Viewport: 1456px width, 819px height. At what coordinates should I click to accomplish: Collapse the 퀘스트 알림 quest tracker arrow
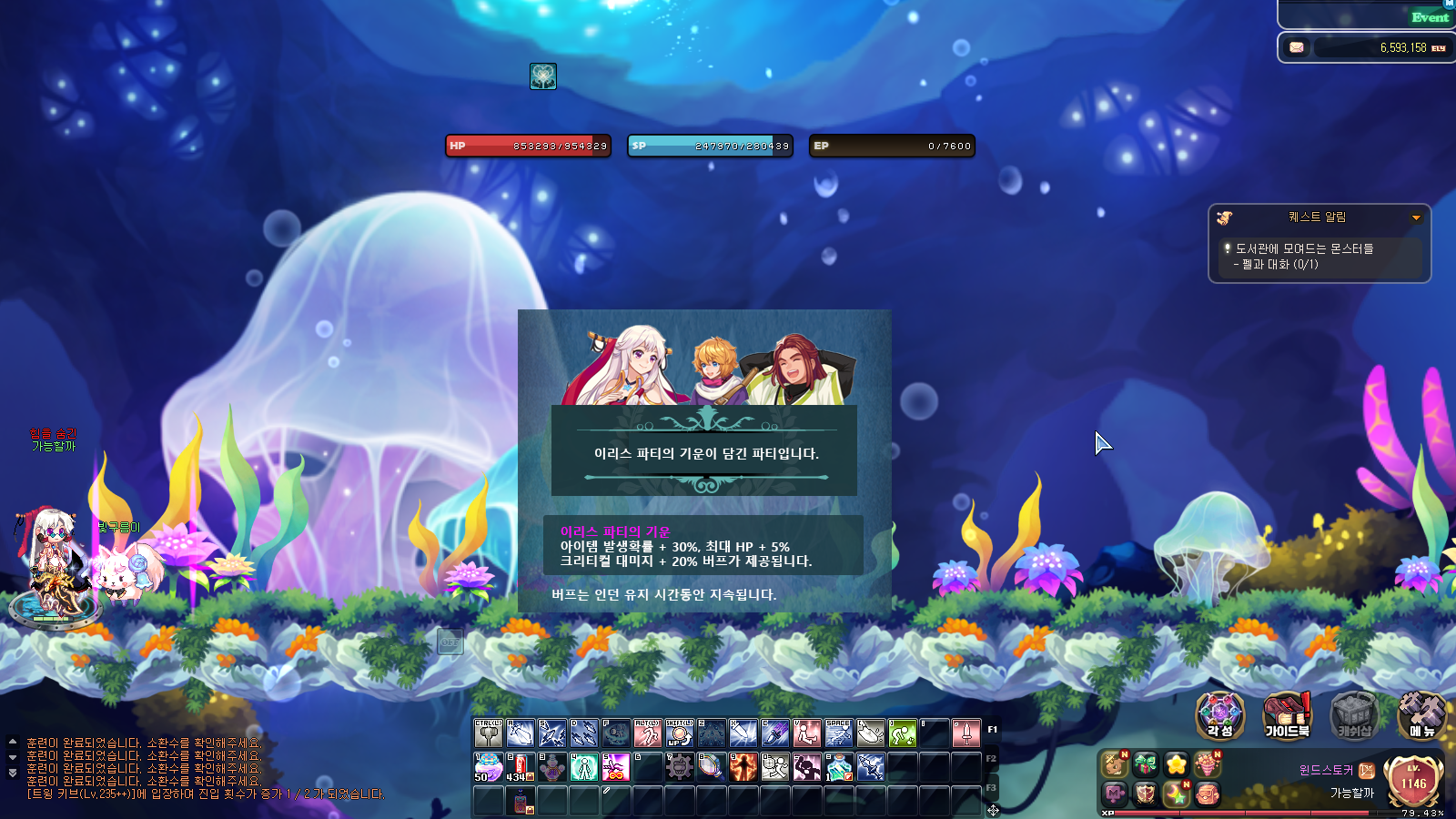click(x=1416, y=217)
